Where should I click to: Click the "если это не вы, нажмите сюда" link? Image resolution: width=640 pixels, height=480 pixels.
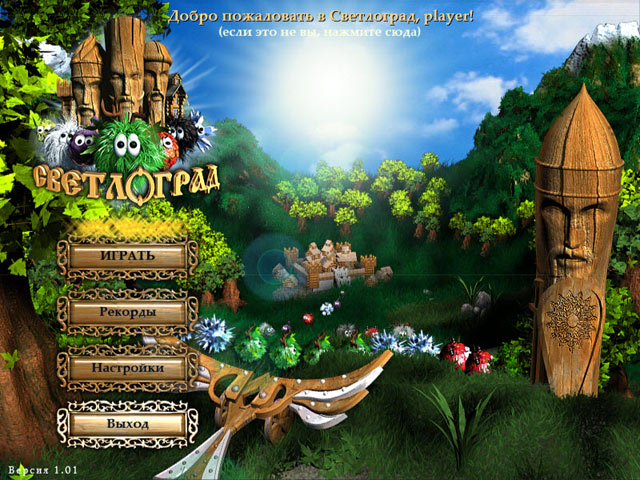tap(320, 33)
